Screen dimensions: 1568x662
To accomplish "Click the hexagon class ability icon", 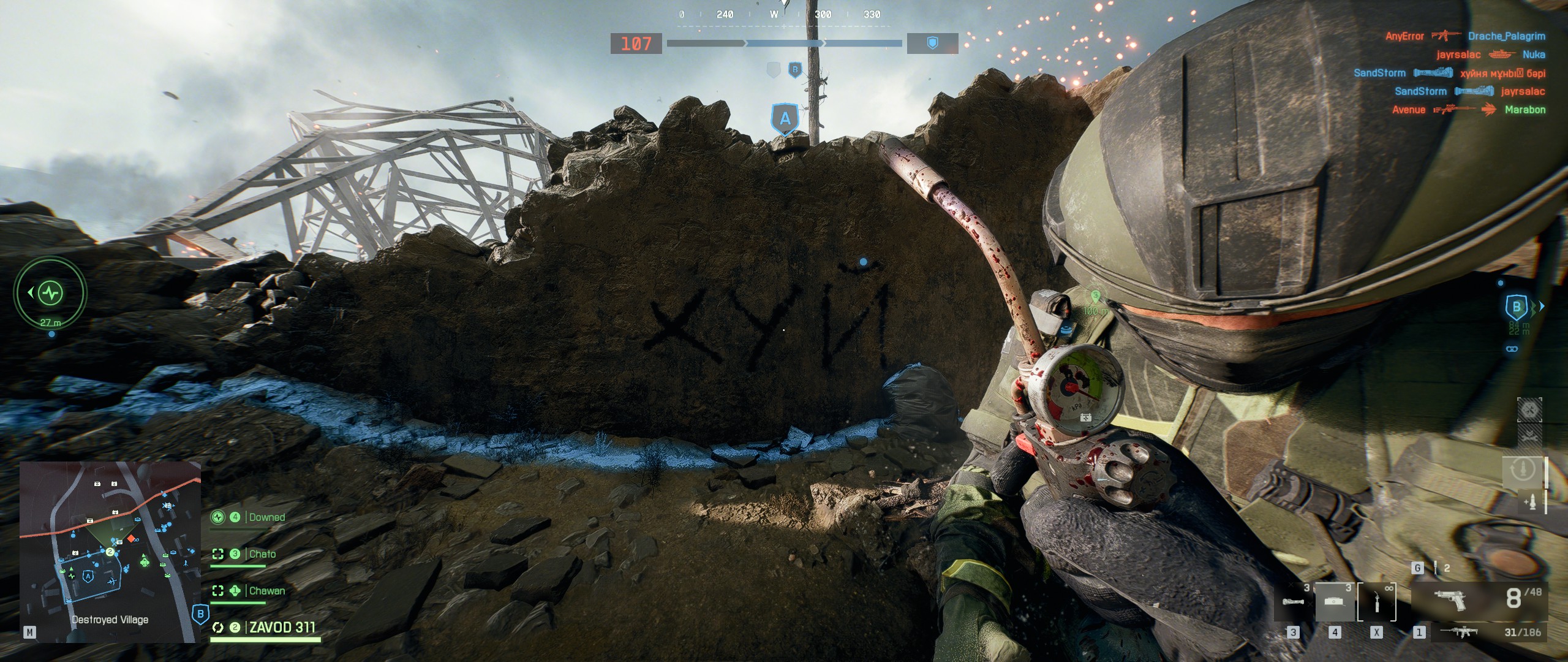I will pos(1529,409).
